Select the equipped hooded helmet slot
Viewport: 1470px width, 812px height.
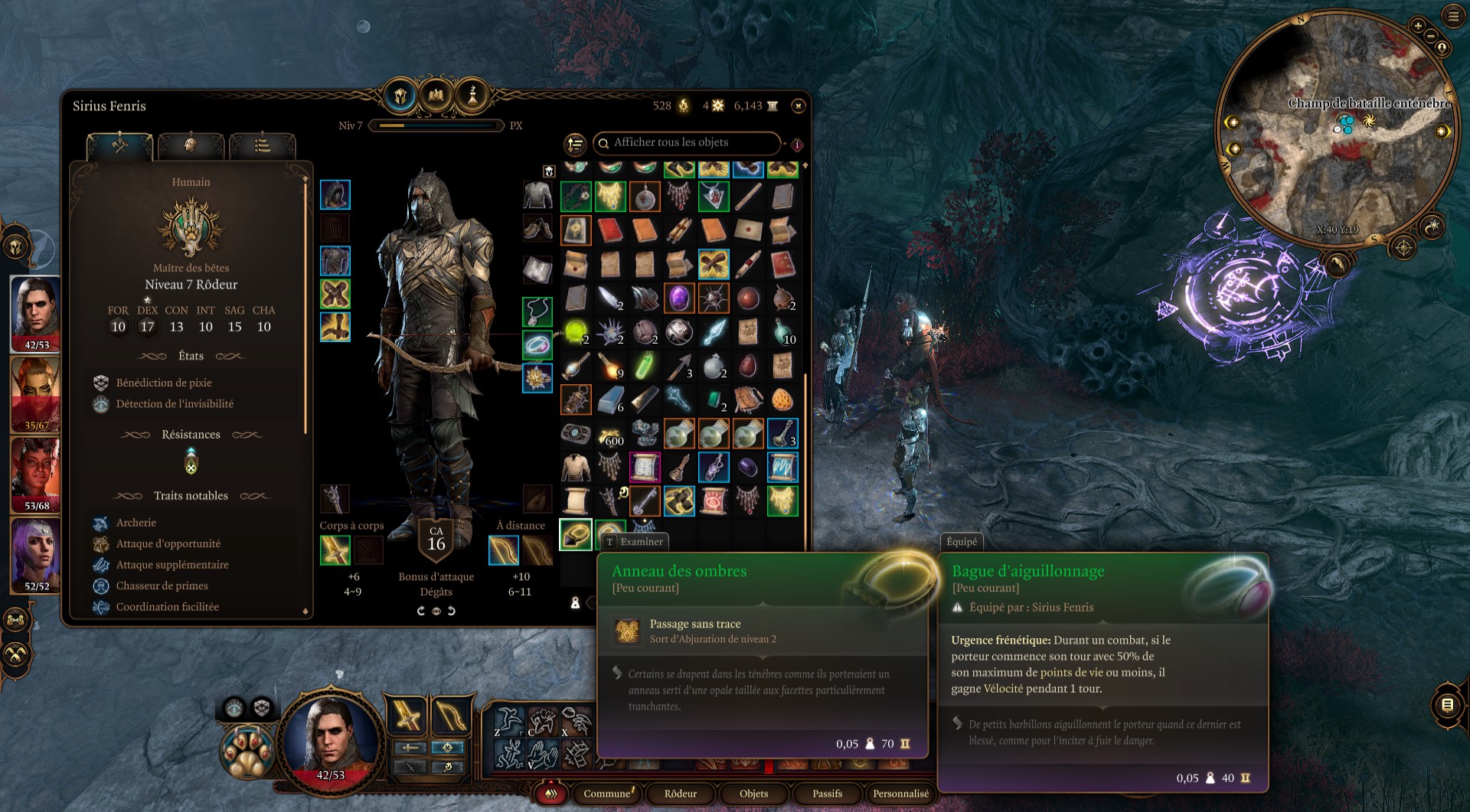click(x=335, y=195)
